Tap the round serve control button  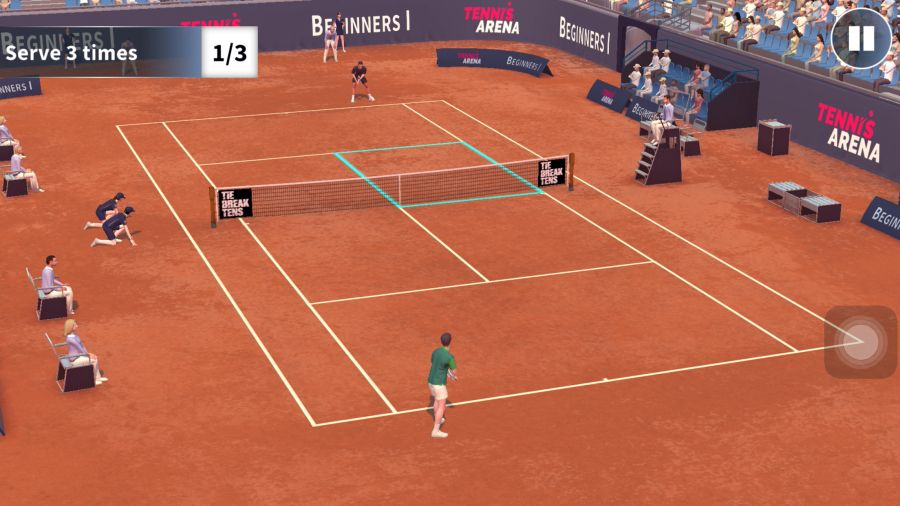tap(860, 342)
